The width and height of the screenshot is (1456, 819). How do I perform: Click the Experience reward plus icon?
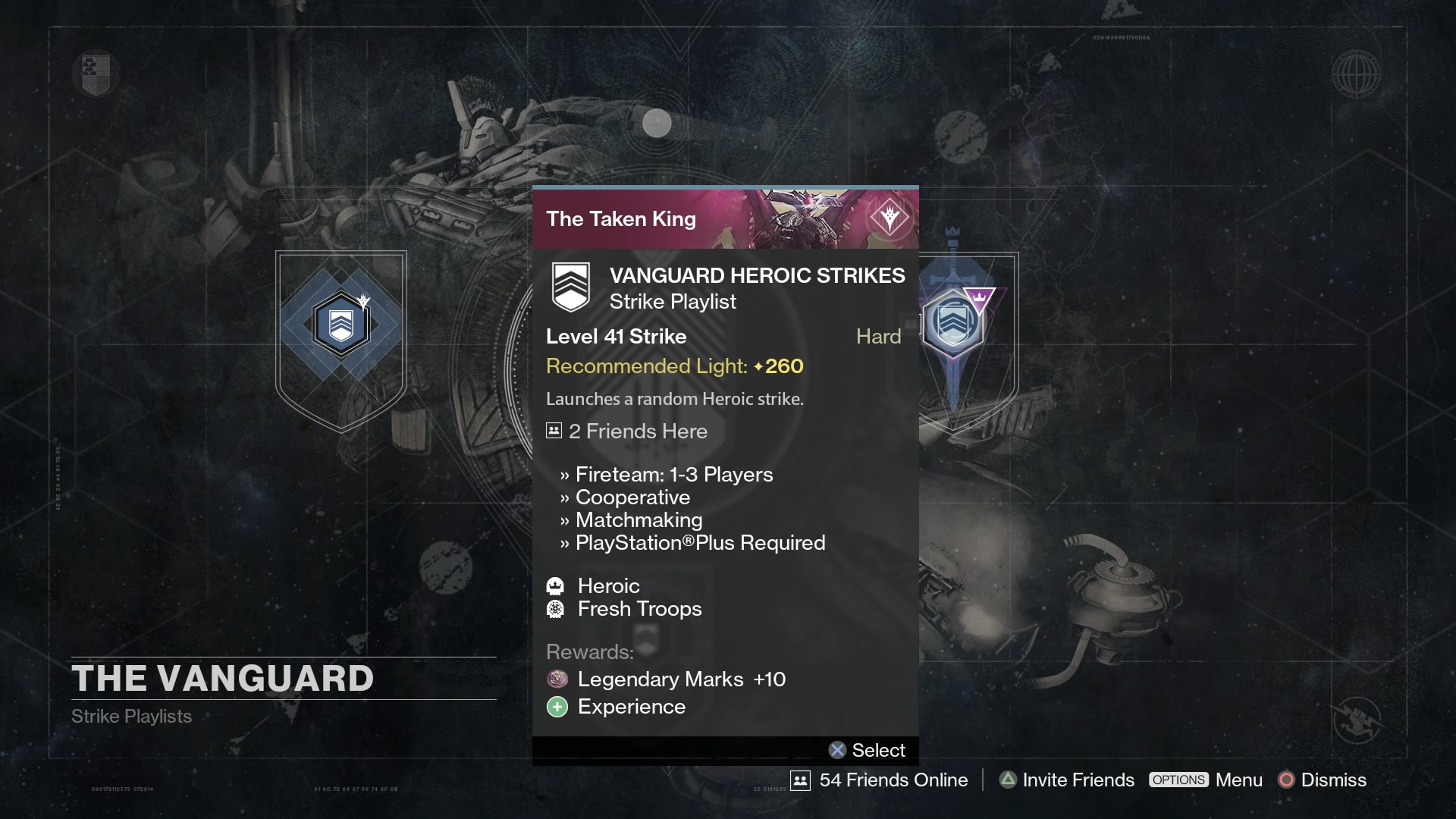click(x=557, y=707)
